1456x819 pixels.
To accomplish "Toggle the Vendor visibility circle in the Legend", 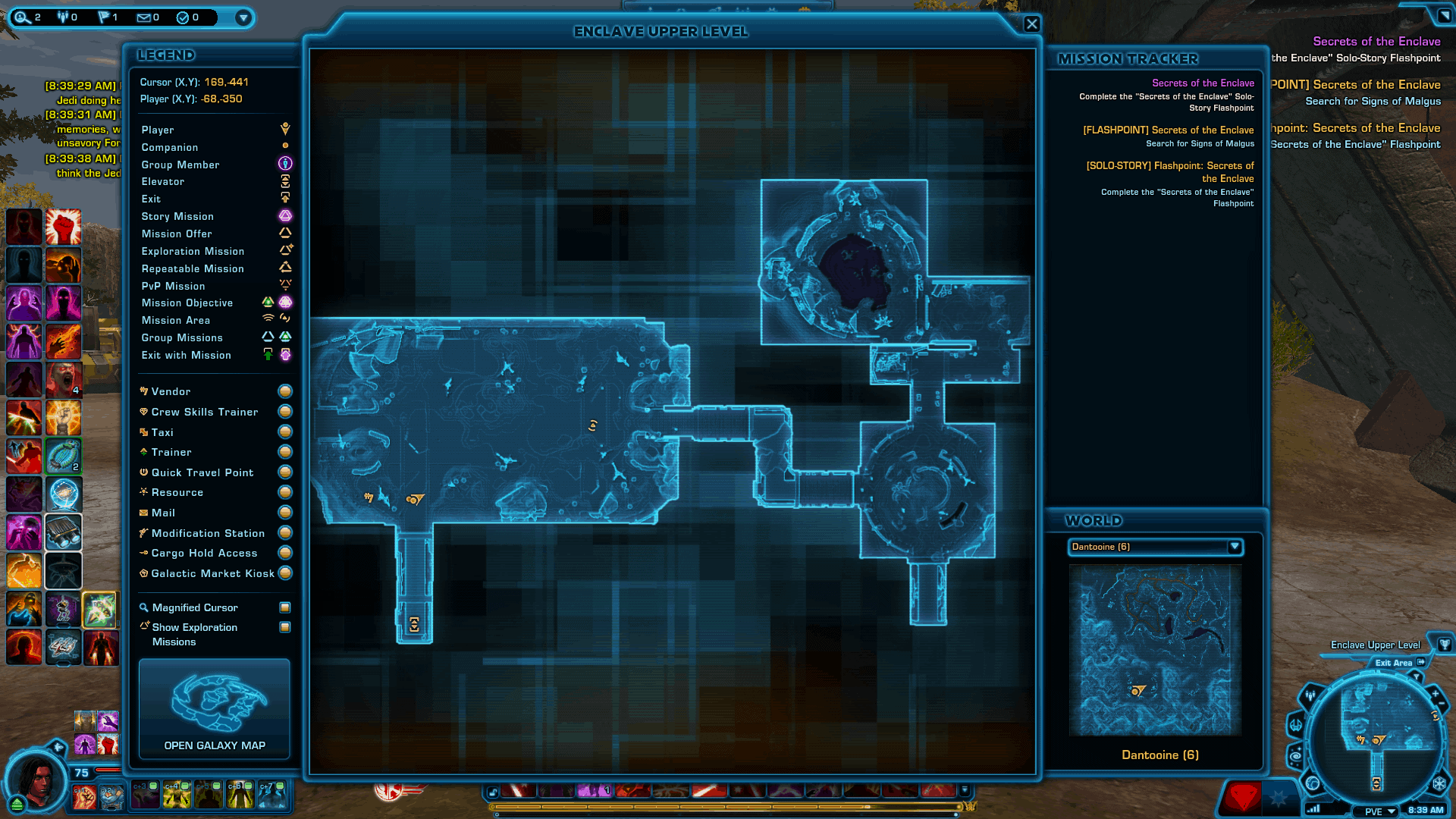I will click(284, 391).
